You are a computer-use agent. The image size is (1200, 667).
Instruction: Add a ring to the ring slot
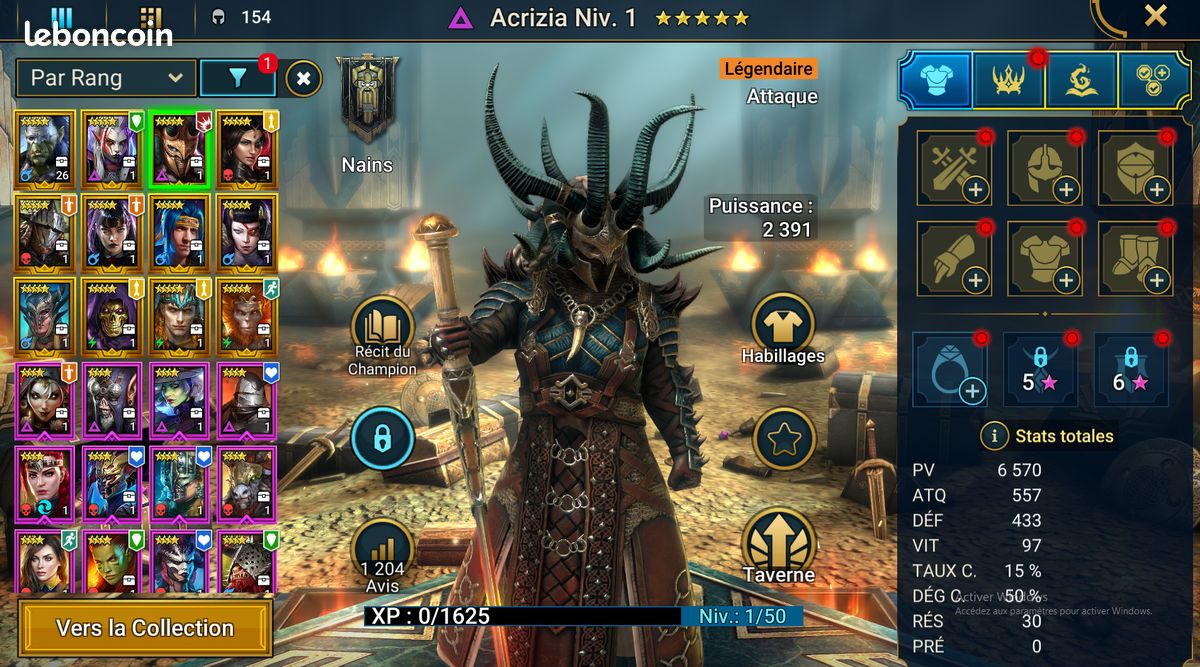(950, 370)
